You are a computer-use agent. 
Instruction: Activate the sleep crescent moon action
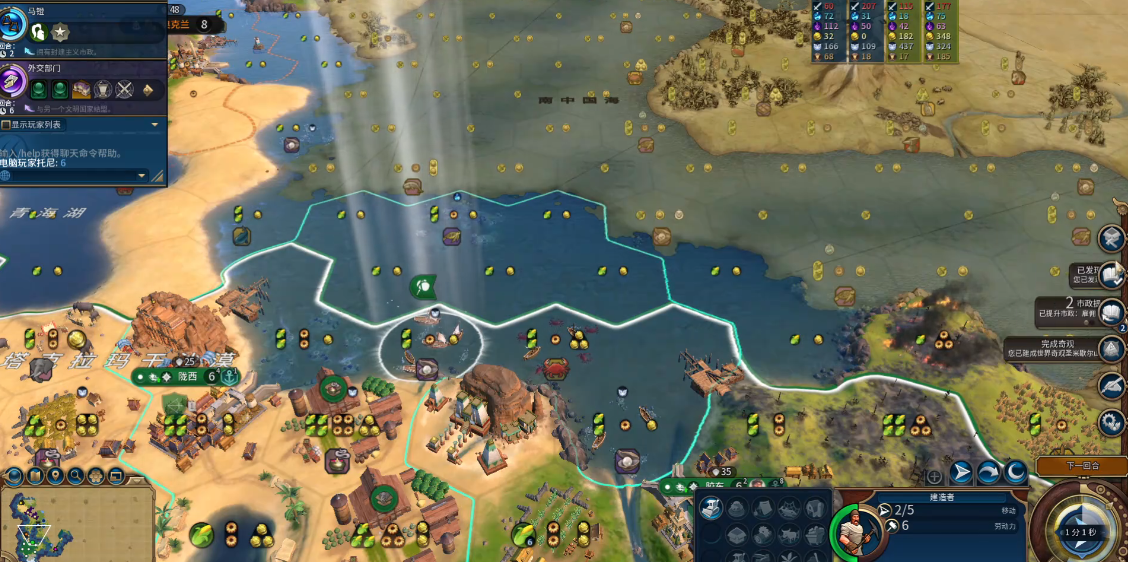click(x=1015, y=472)
